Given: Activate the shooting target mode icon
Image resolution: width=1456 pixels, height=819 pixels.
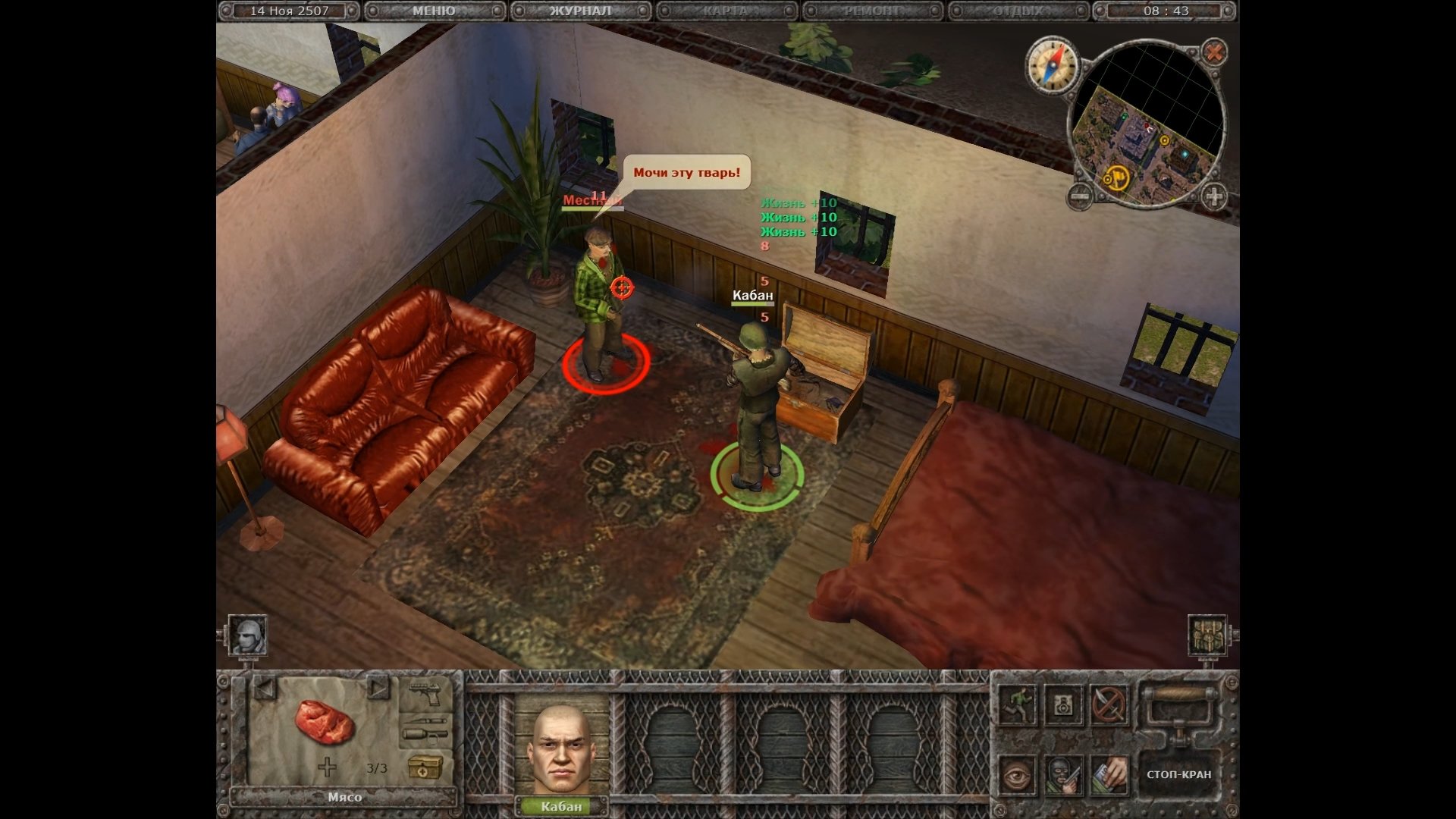Looking at the screenshot, I should click(x=1064, y=704).
